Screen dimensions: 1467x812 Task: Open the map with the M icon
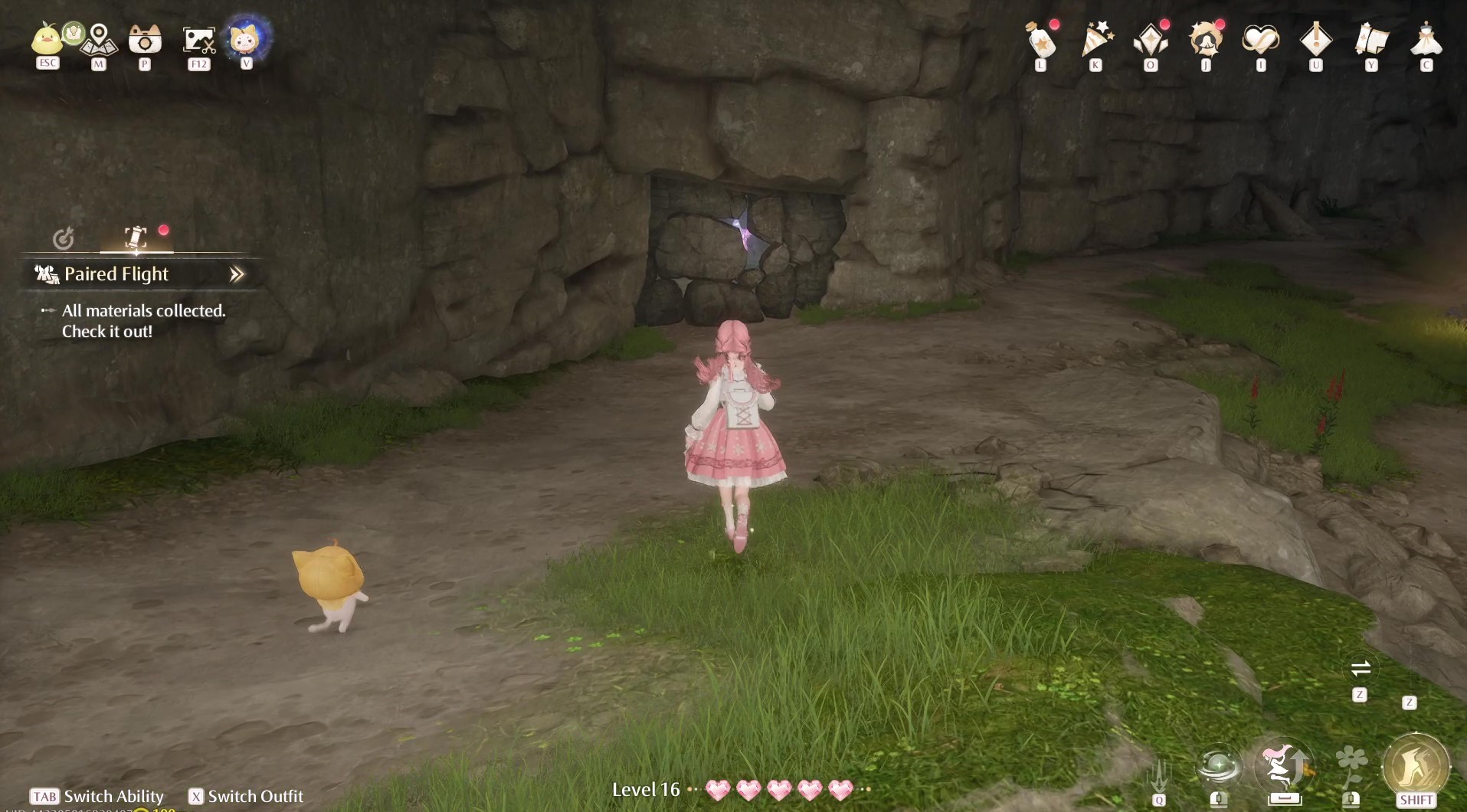pyautogui.click(x=97, y=40)
